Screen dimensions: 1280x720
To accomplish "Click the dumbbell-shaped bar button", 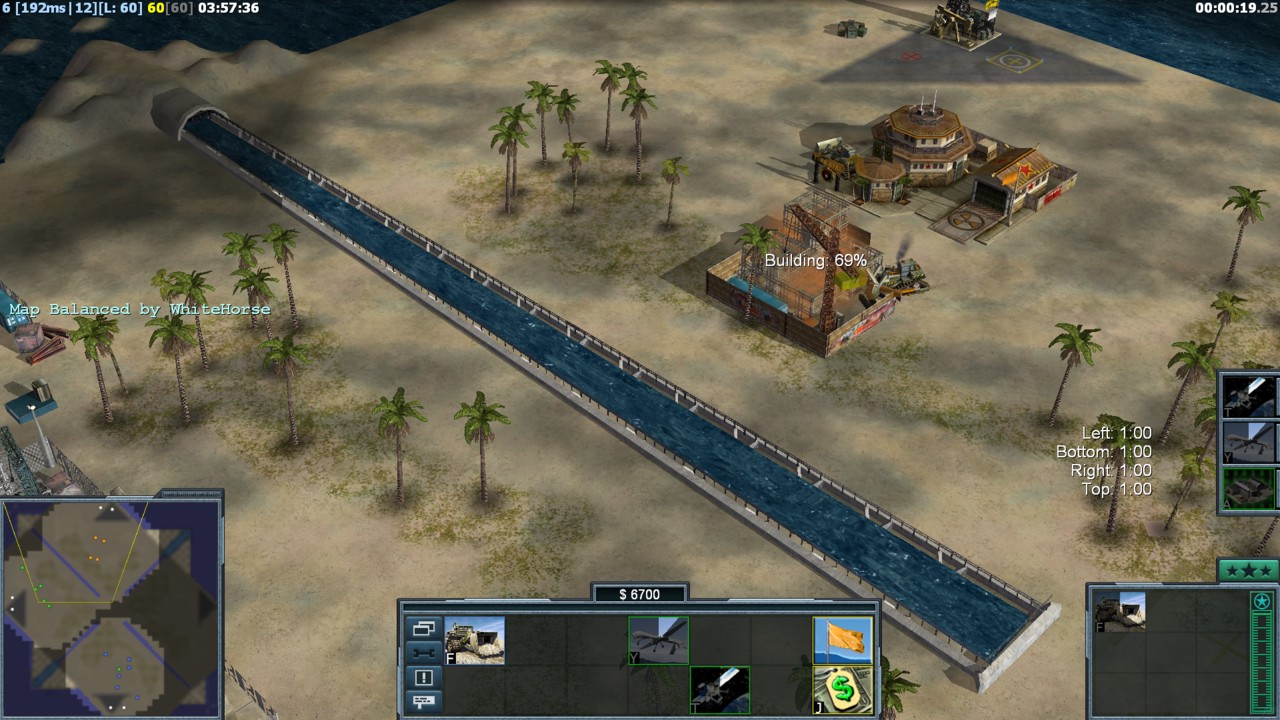I will click(423, 653).
